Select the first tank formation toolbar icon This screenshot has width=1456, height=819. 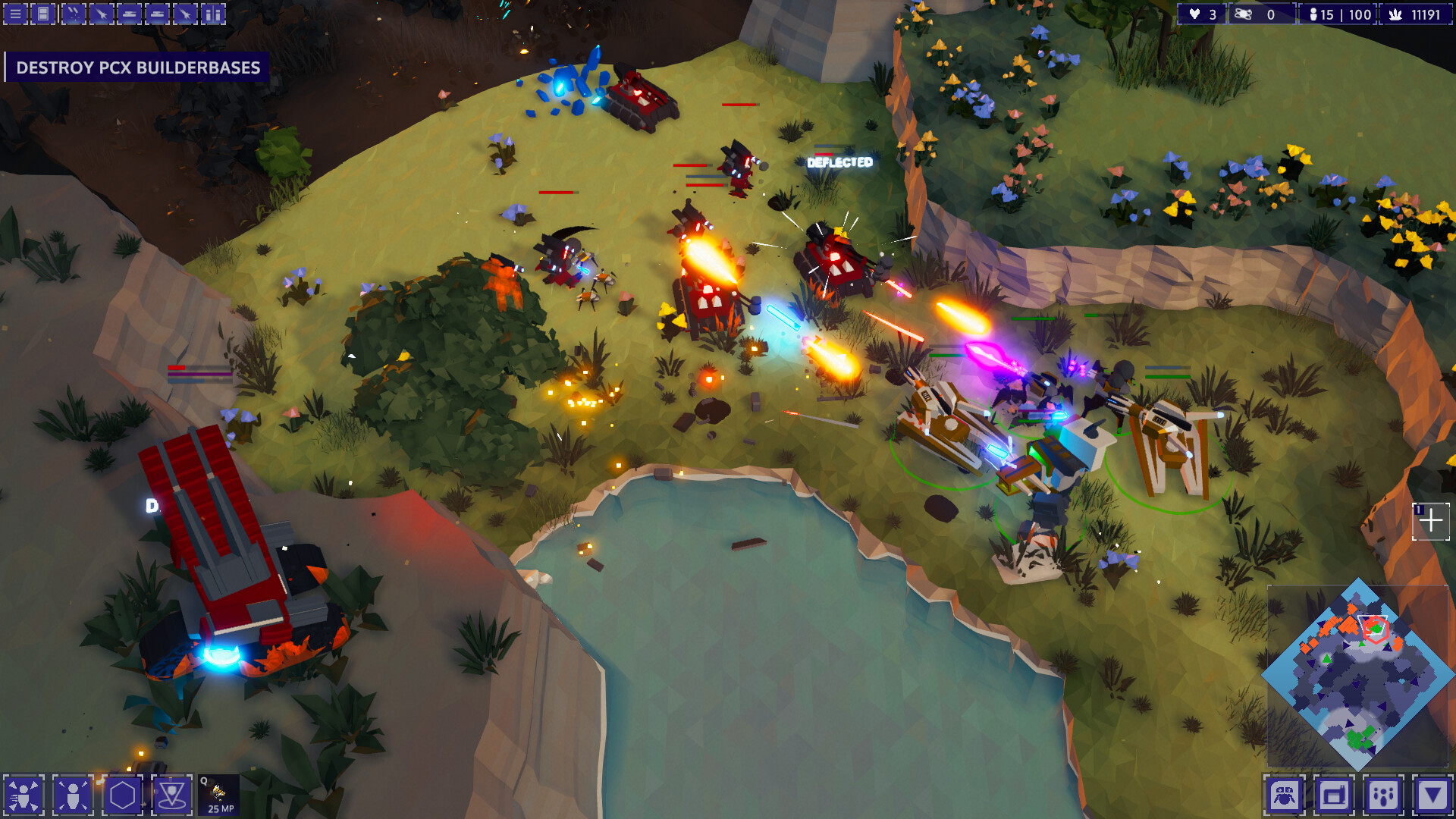[x=129, y=14]
